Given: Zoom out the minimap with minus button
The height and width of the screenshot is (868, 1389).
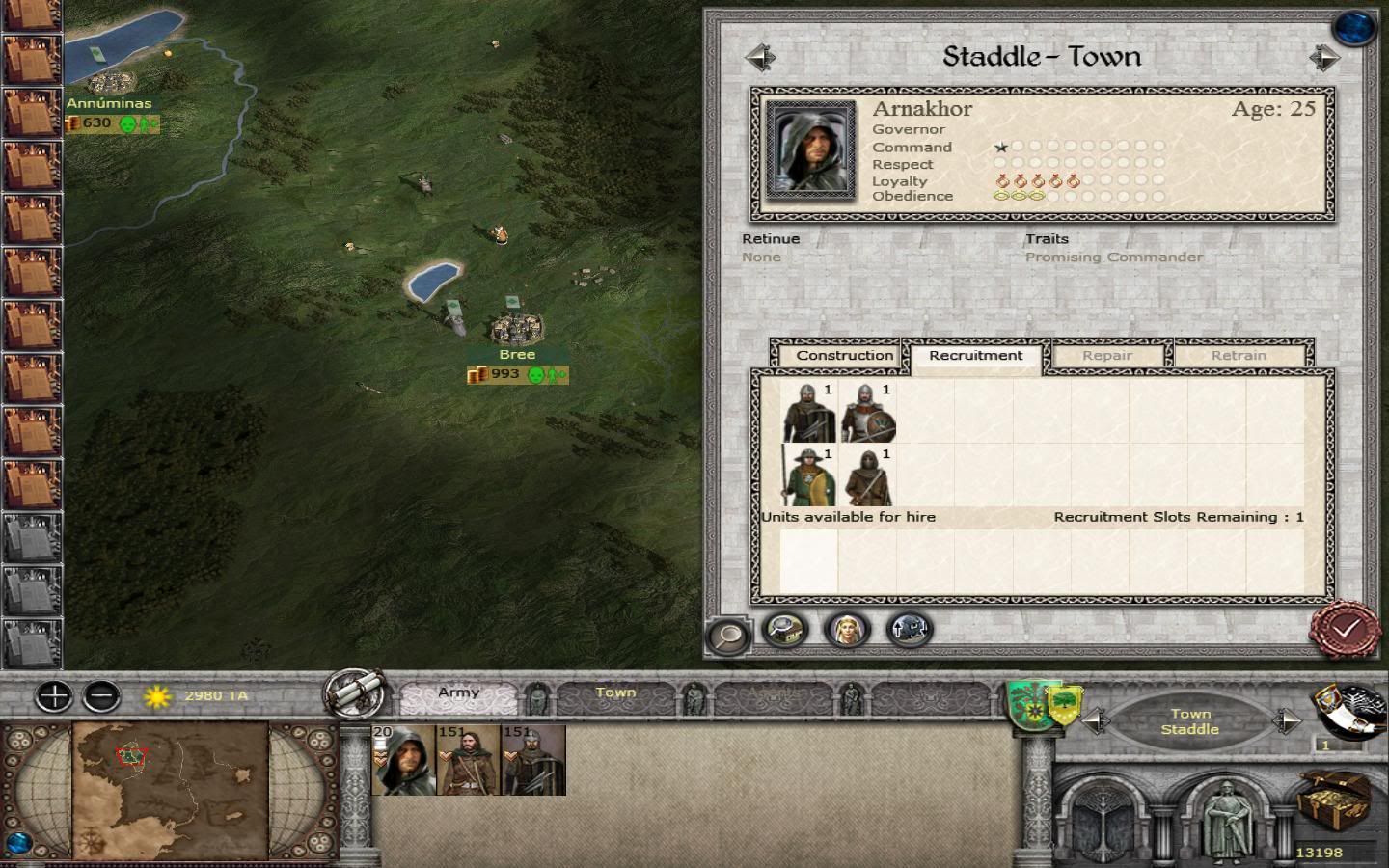Looking at the screenshot, I should [x=101, y=695].
